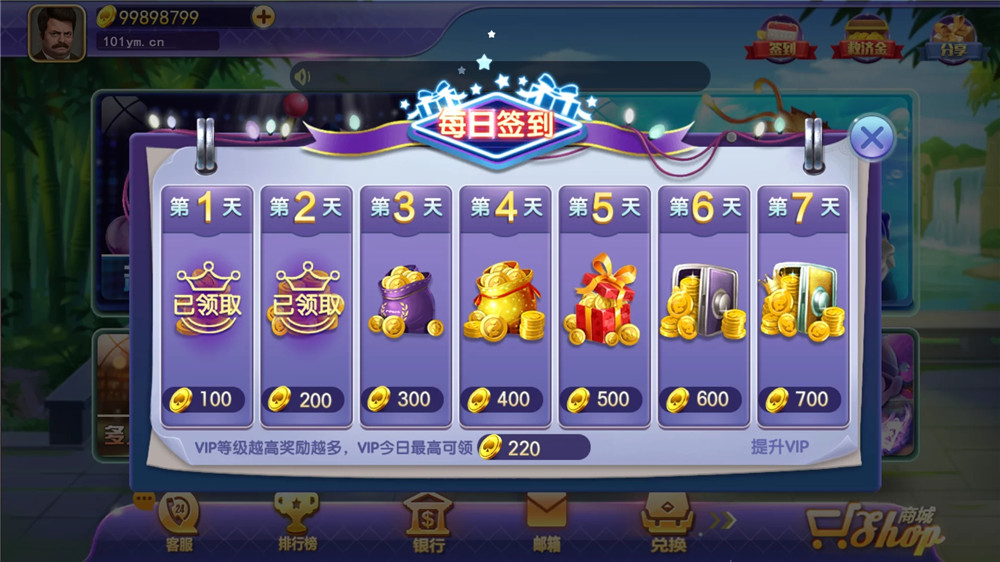Add coins with the plus button
The height and width of the screenshot is (562, 1000).
263,17
